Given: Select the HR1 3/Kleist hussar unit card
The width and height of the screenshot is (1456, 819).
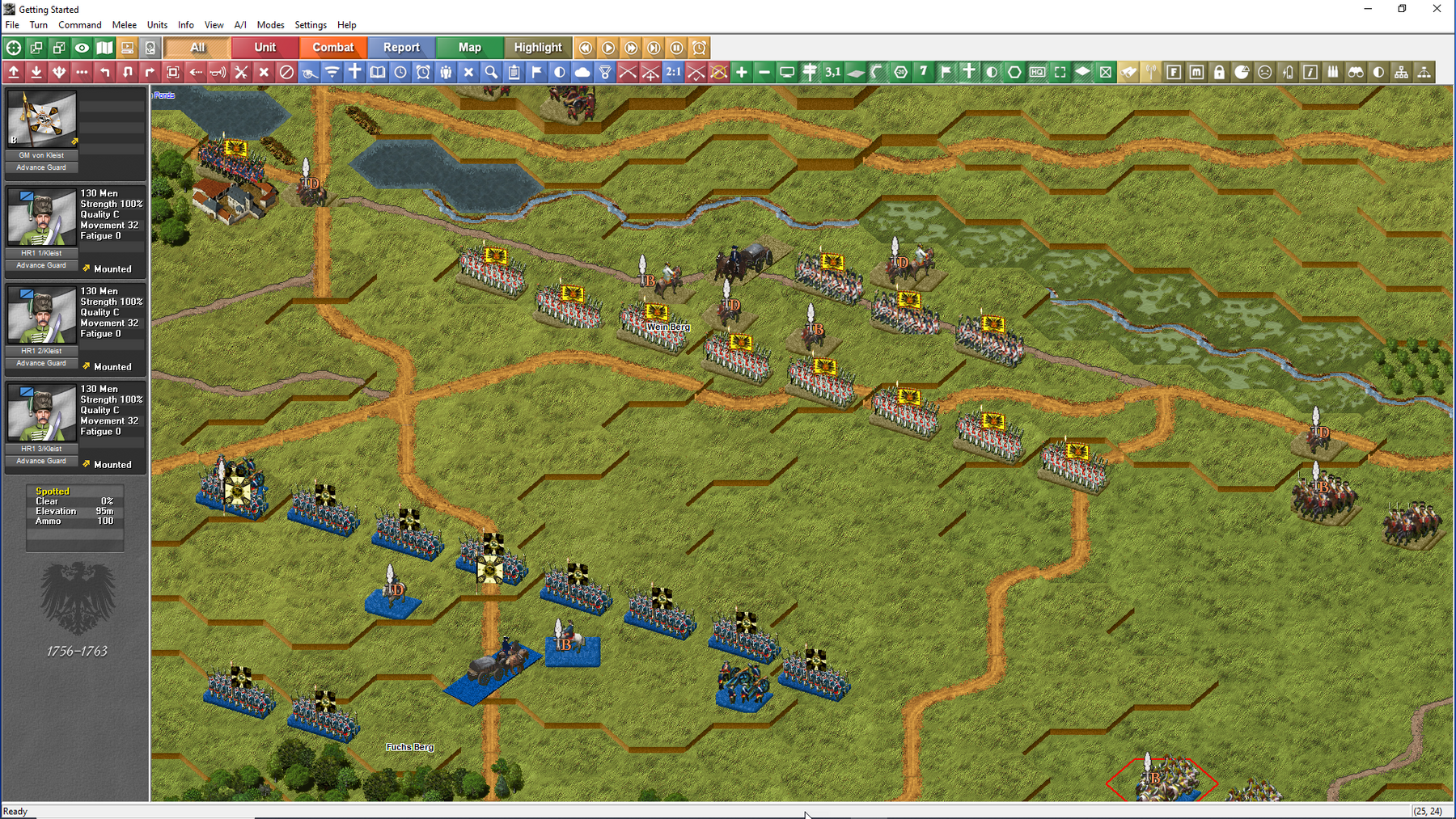Looking at the screenshot, I should click(x=42, y=414).
